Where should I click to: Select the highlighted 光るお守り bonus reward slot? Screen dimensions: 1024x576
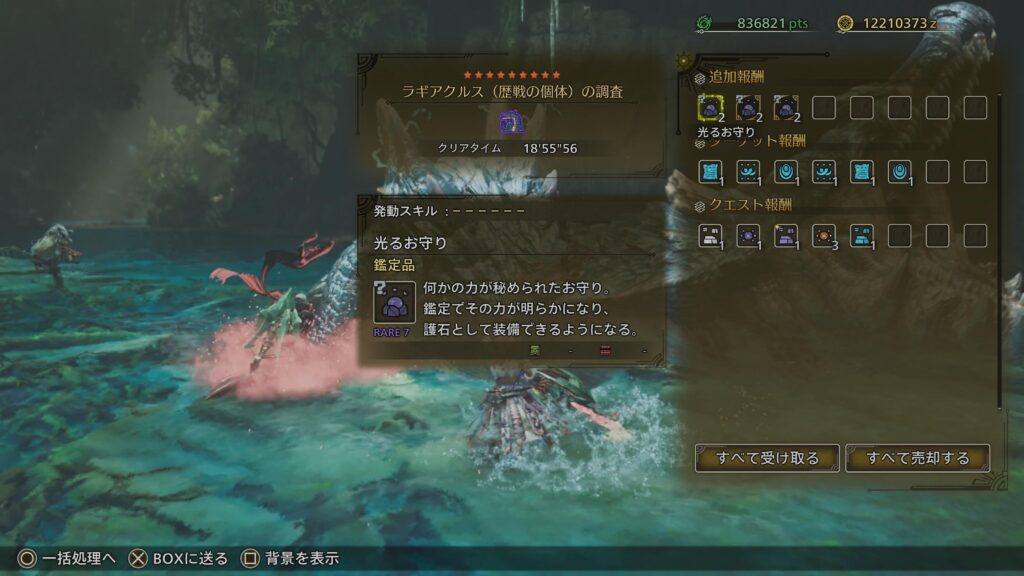(710, 107)
